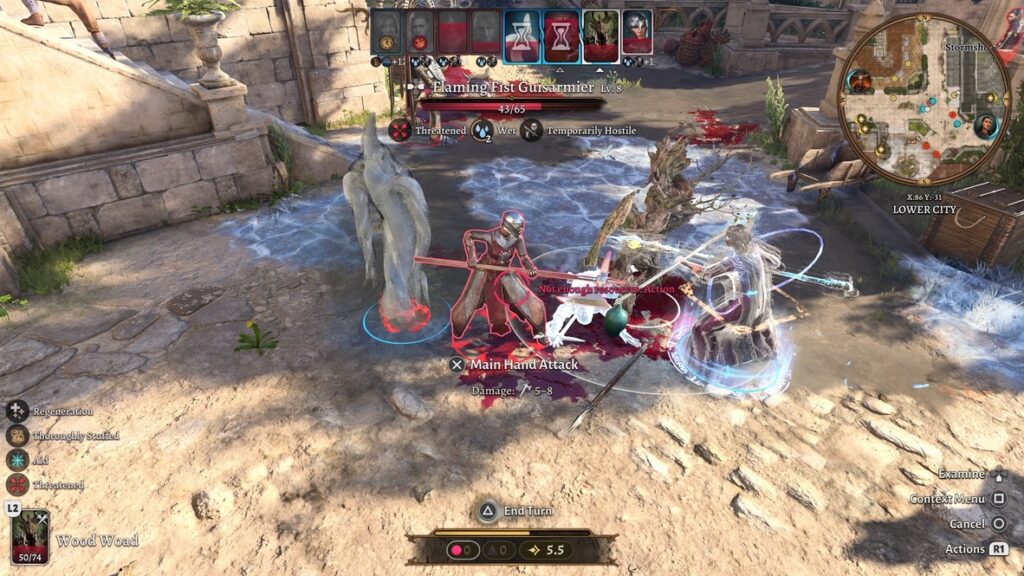Image resolution: width=1024 pixels, height=576 pixels.
Task: Inspect the enemy's Wet condition icon
Action: [482, 130]
